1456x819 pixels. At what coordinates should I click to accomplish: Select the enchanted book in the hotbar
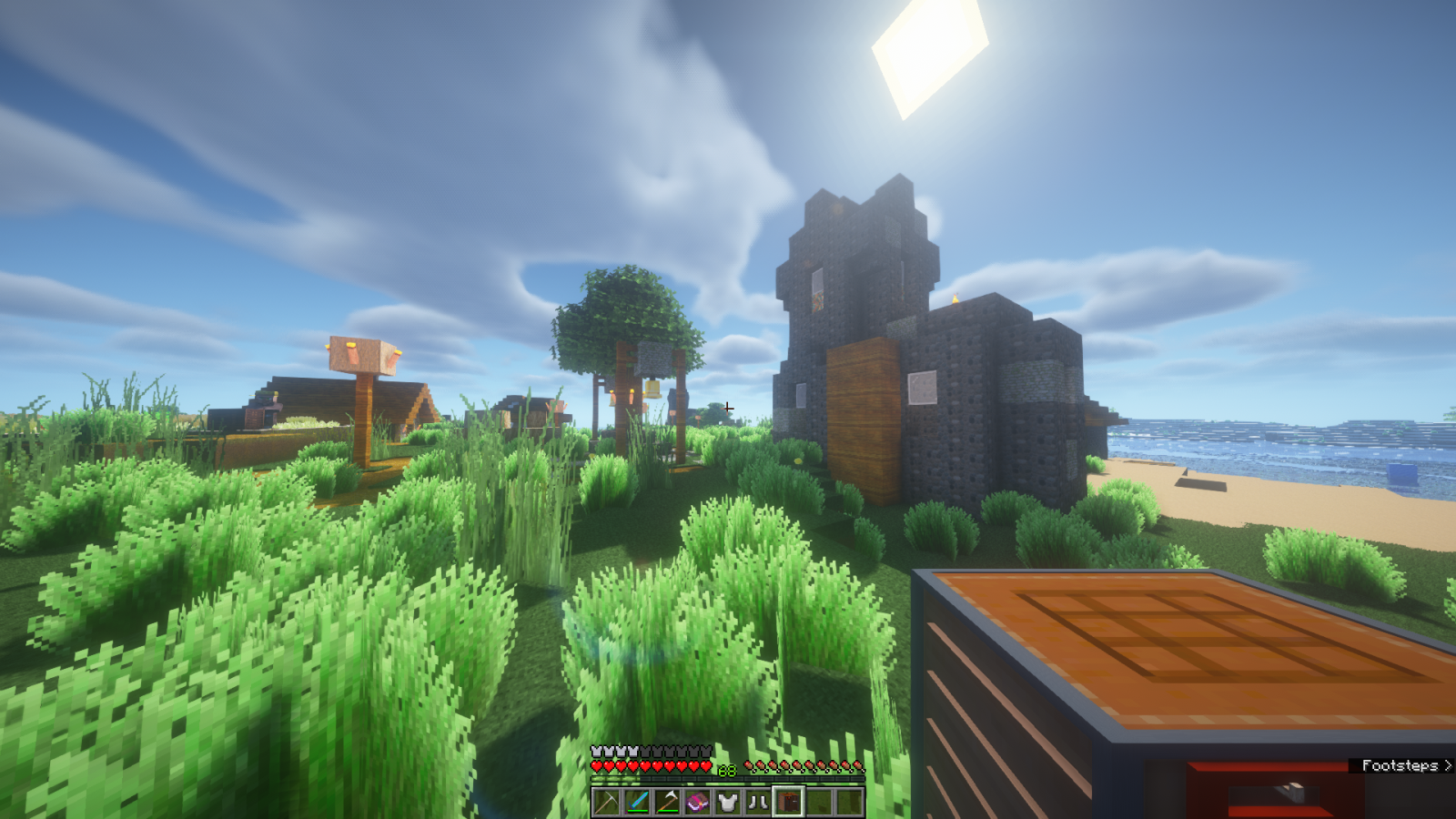coord(699,803)
